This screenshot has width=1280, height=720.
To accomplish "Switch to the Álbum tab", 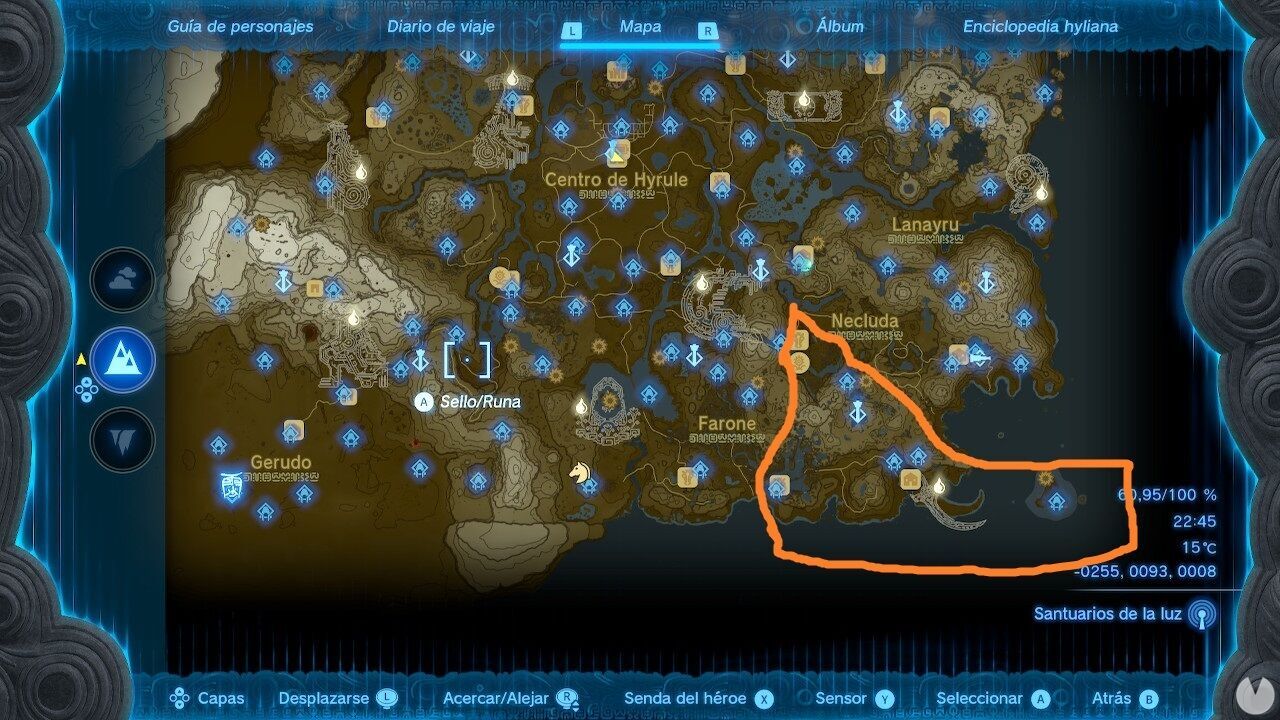I will click(x=840, y=27).
